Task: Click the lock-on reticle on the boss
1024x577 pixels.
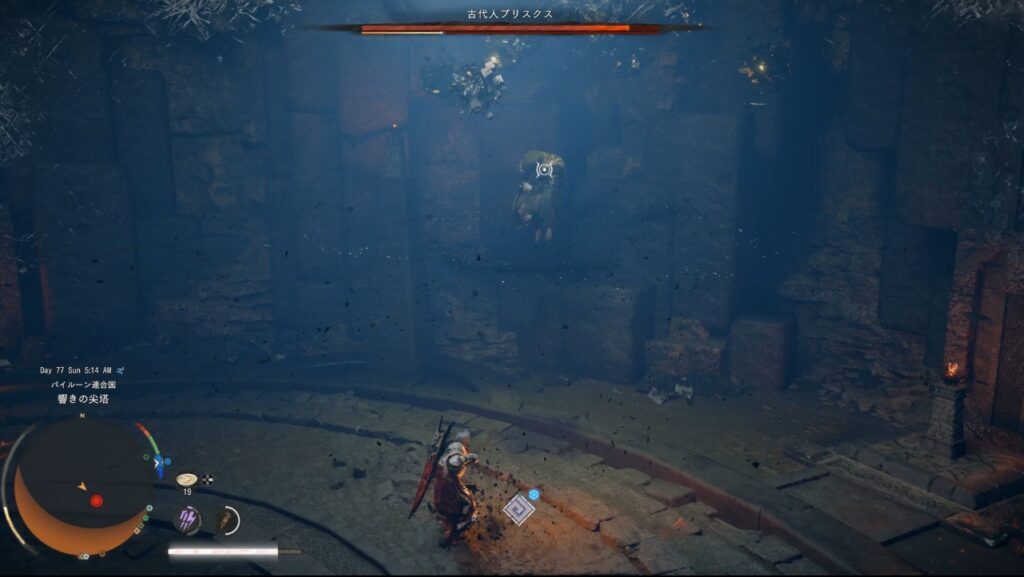Action: (544, 169)
